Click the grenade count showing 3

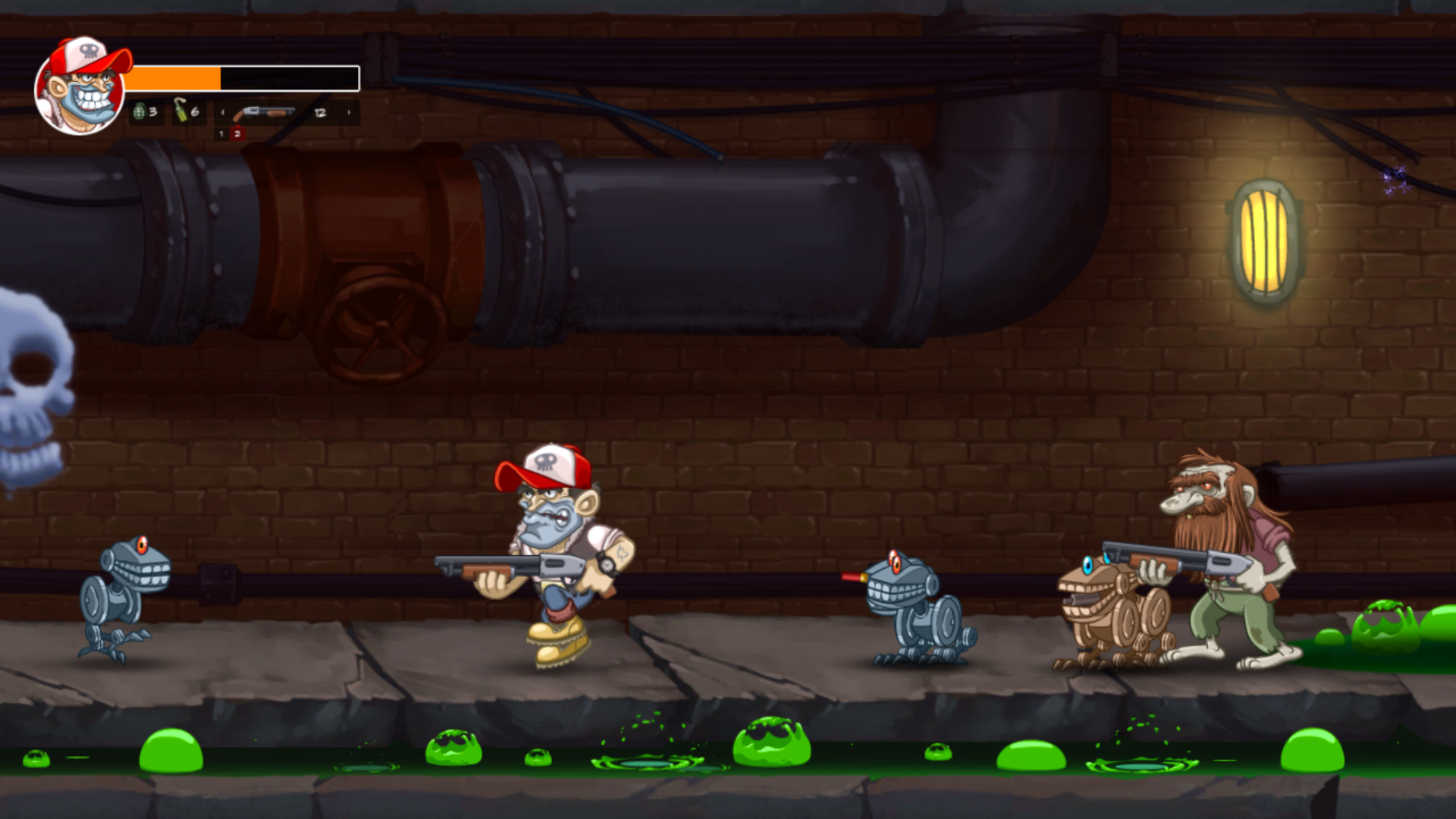tap(152, 112)
